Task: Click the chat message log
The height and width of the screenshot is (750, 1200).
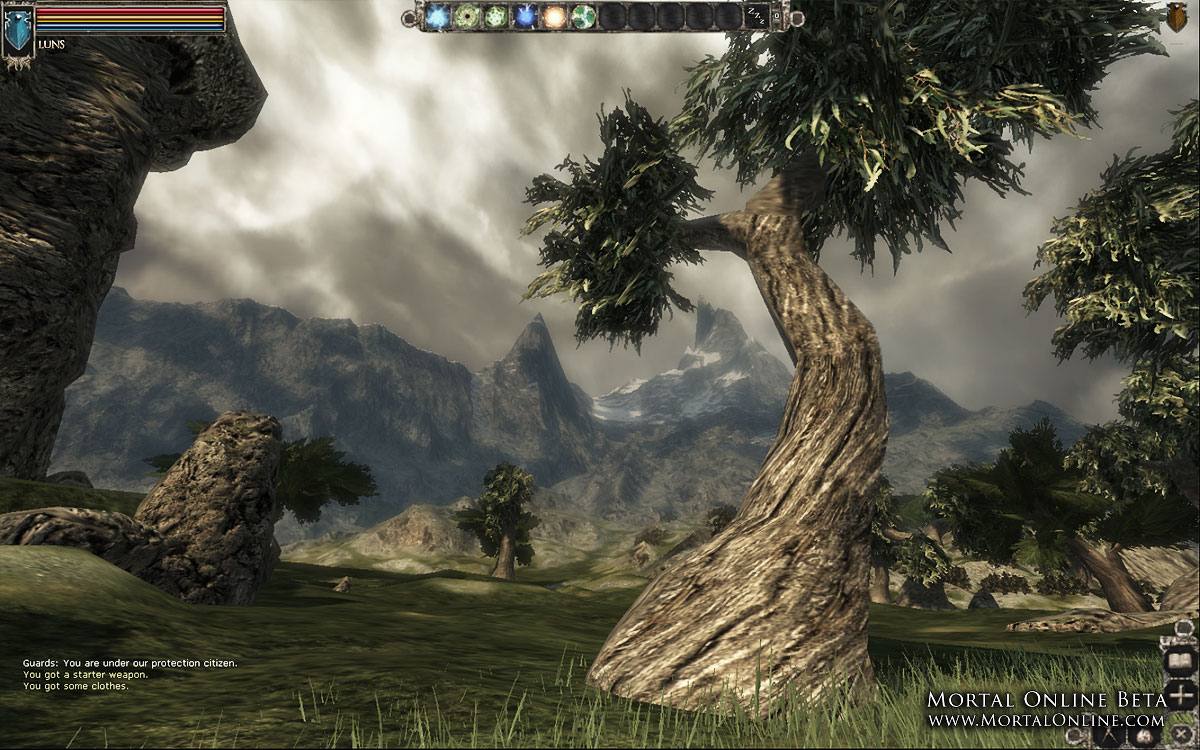Action: (x=130, y=674)
